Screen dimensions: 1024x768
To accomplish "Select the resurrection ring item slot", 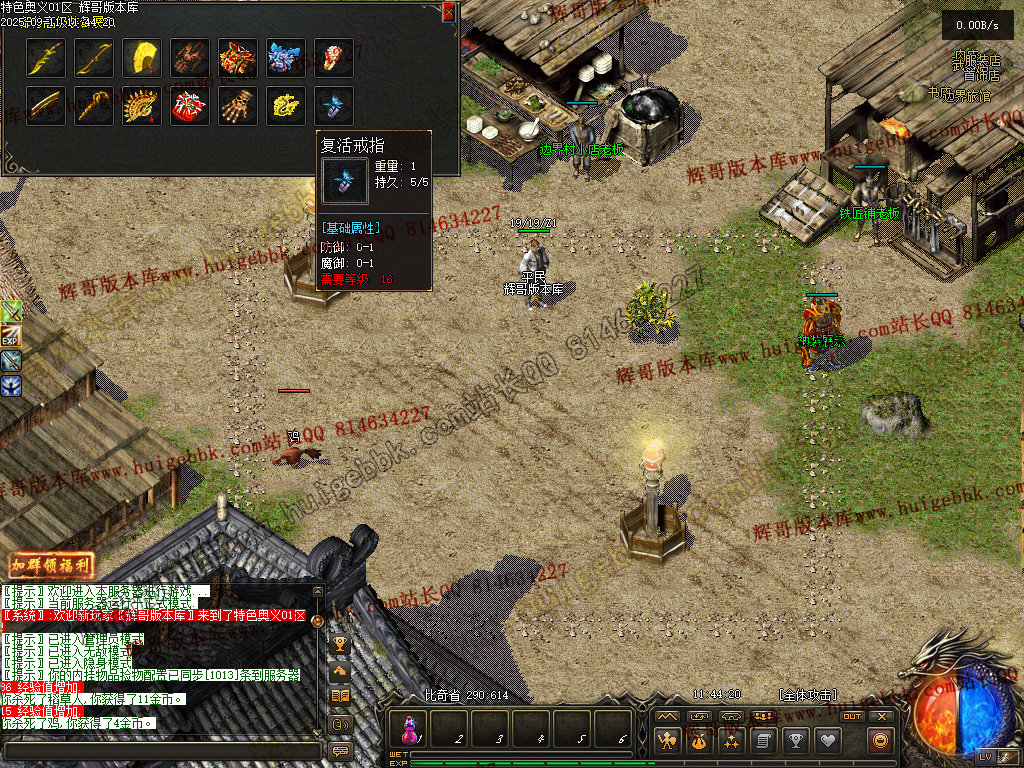I will tap(334, 105).
